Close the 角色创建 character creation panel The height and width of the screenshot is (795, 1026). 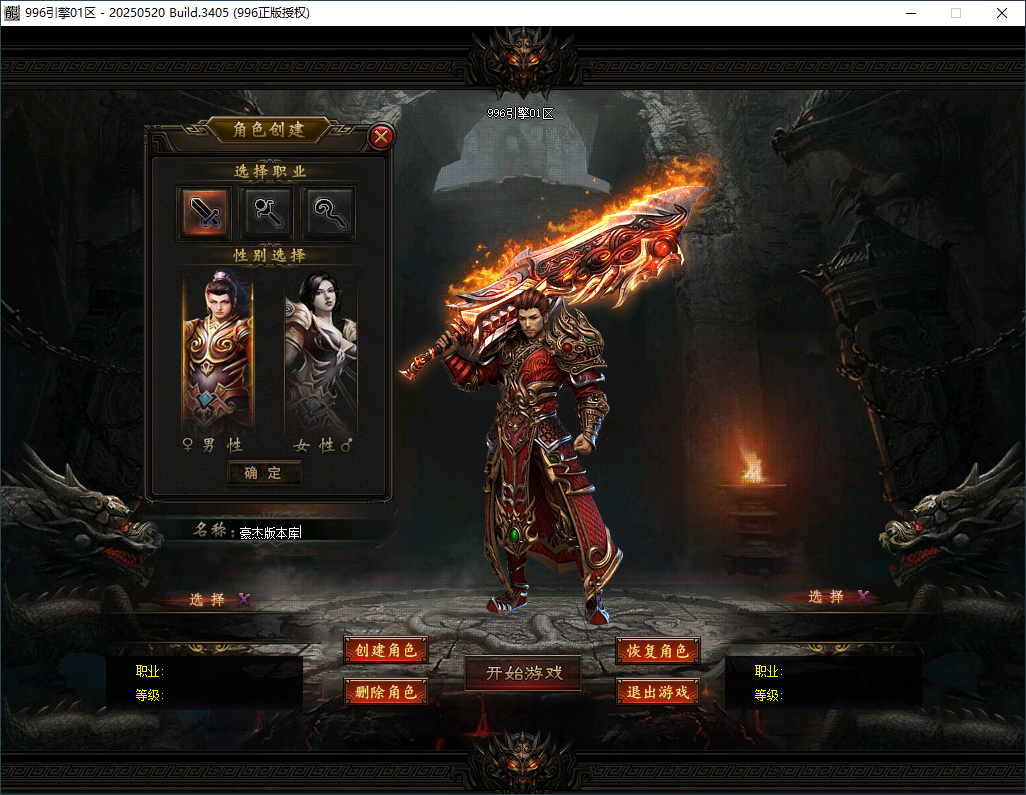point(381,137)
